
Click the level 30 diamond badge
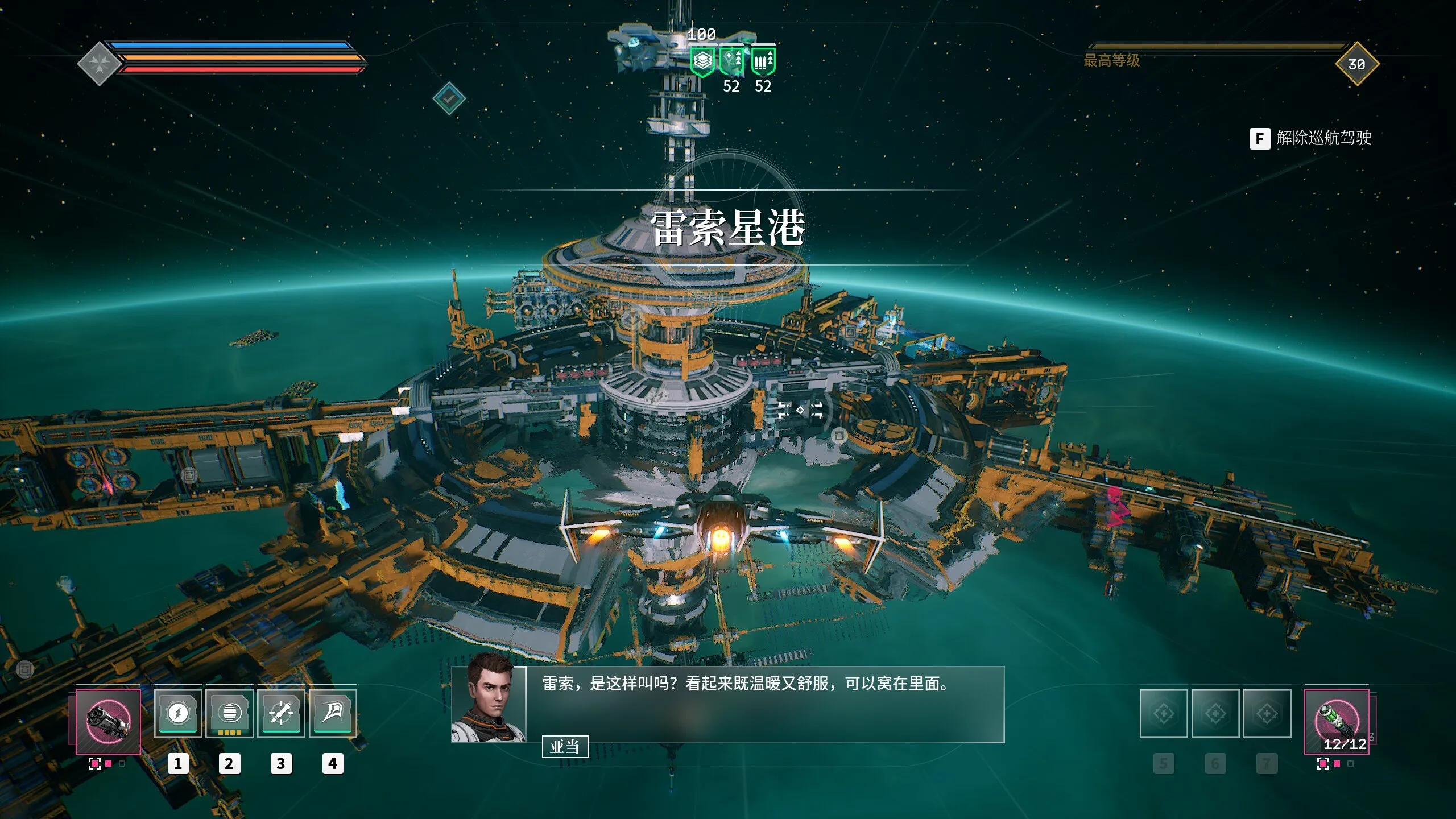click(x=1357, y=64)
